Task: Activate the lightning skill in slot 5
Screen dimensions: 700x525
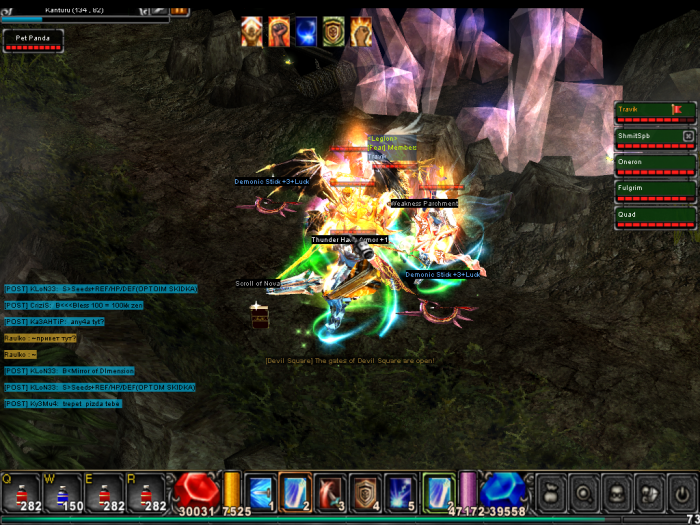Action: (400, 492)
